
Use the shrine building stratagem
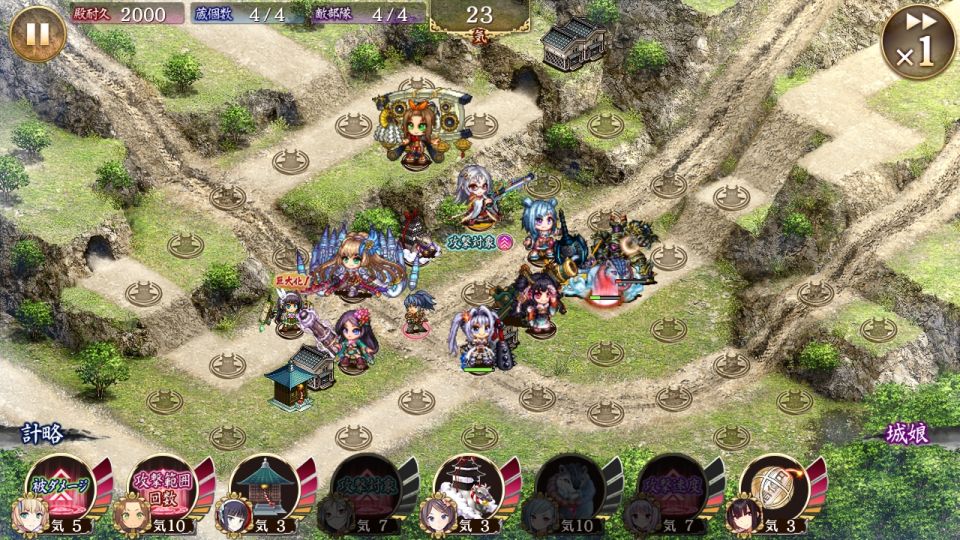pos(262,487)
